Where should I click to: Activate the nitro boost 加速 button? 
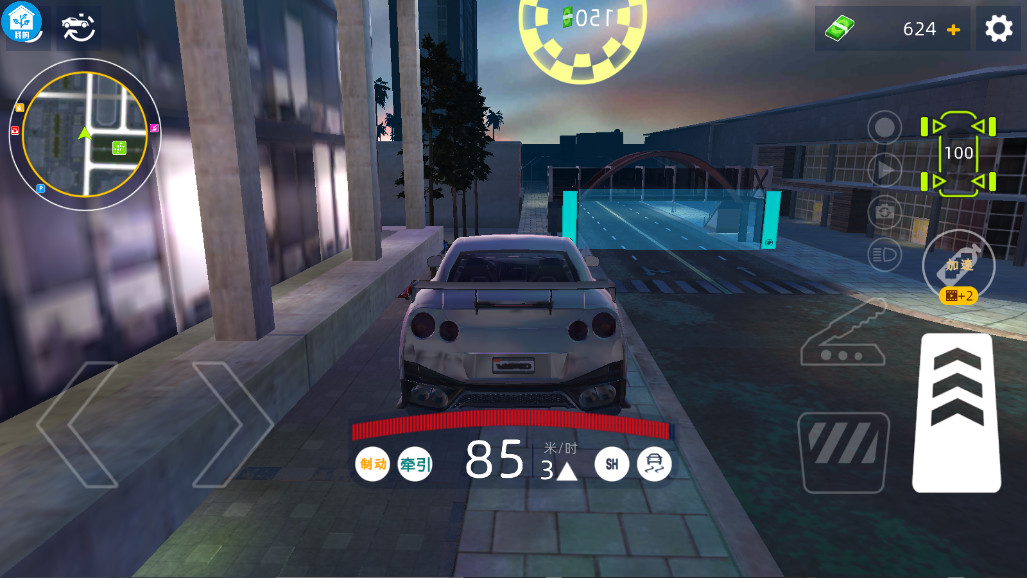(x=958, y=265)
